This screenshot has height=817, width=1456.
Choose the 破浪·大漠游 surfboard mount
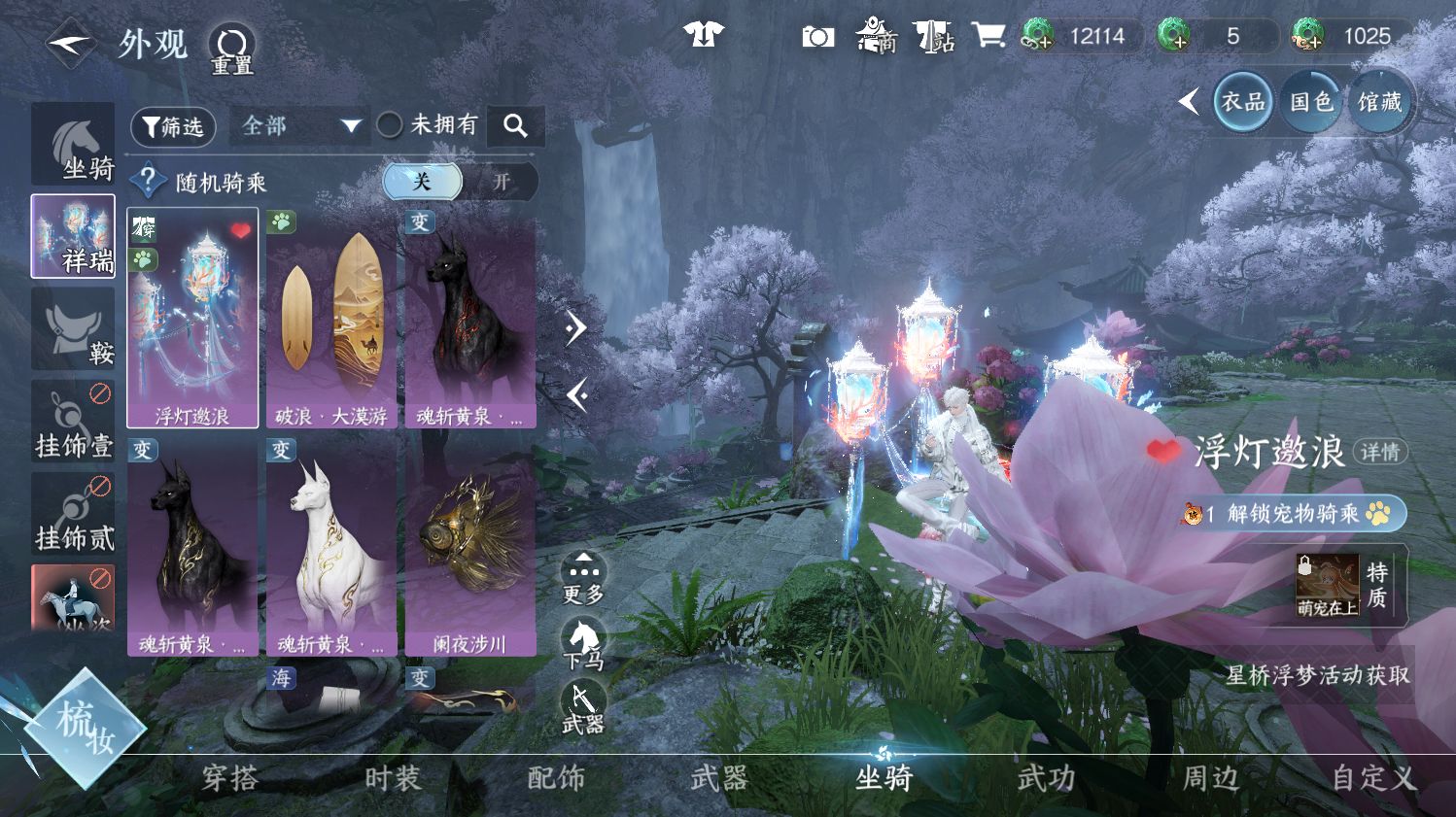pyautogui.click(x=331, y=318)
